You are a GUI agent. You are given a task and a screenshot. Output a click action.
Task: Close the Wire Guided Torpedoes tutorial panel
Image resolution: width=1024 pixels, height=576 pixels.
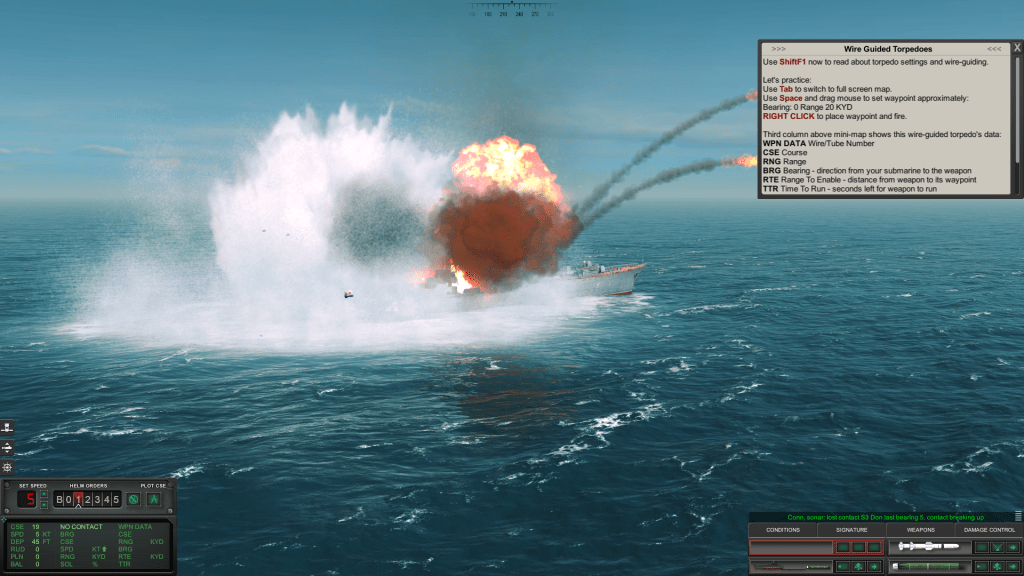(x=1017, y=47)
